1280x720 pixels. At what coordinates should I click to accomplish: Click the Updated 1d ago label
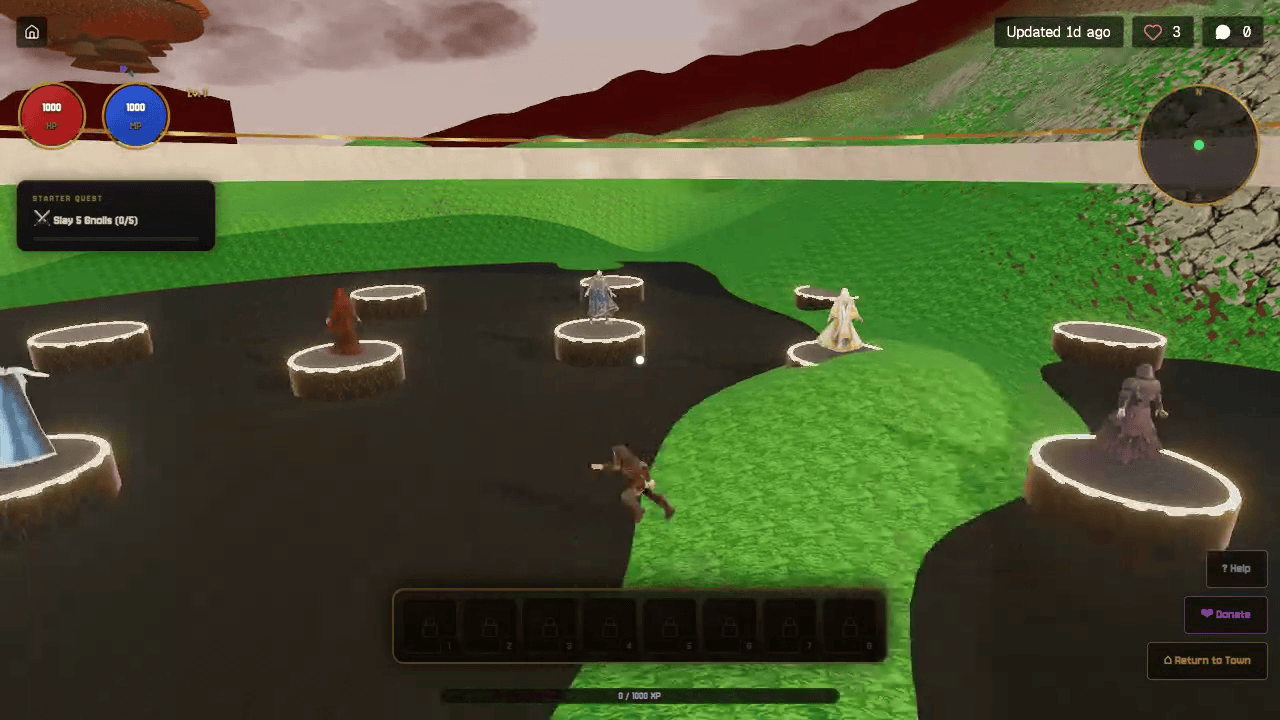click(x=1059, y=31)
